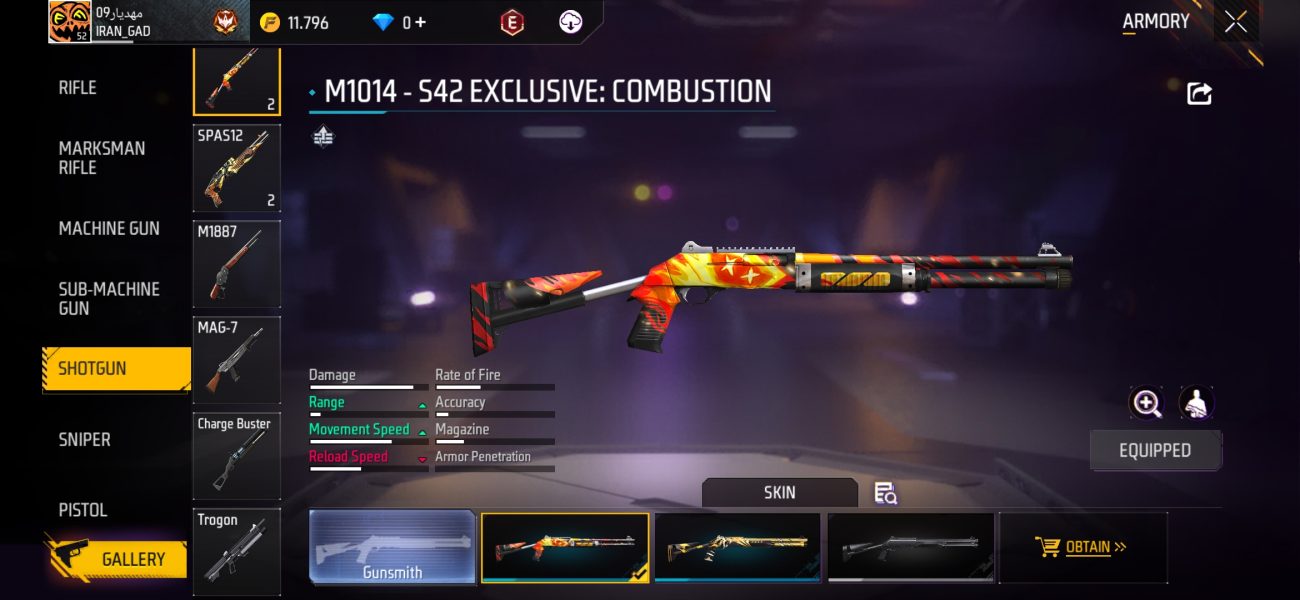Choose the Sub-Machine Gun category
Screen dimensions: 1300x600
click(109, 298)
